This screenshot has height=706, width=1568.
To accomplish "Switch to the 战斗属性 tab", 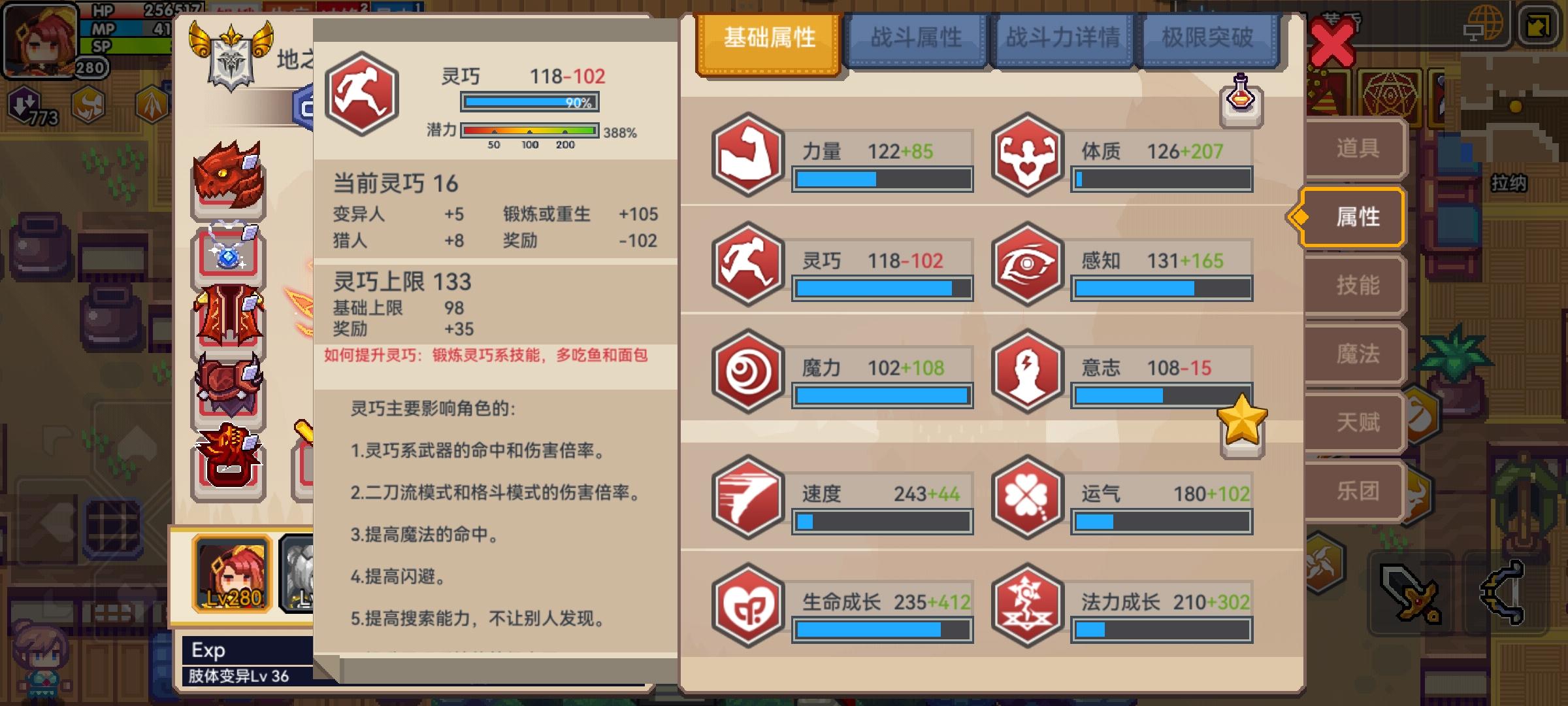I will (x=917, y=37).
